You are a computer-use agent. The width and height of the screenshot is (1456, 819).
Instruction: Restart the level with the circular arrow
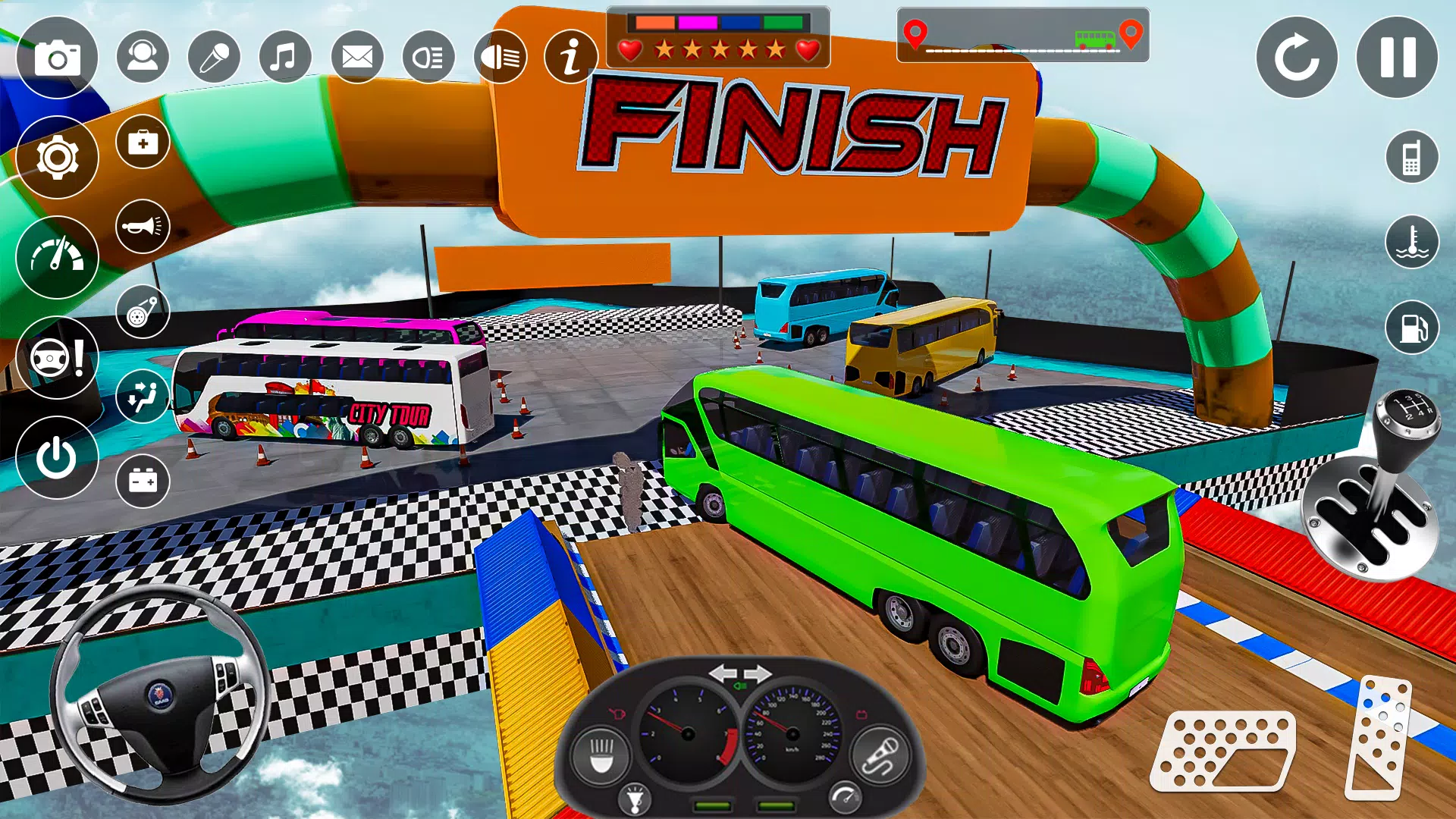[1297, 58]
